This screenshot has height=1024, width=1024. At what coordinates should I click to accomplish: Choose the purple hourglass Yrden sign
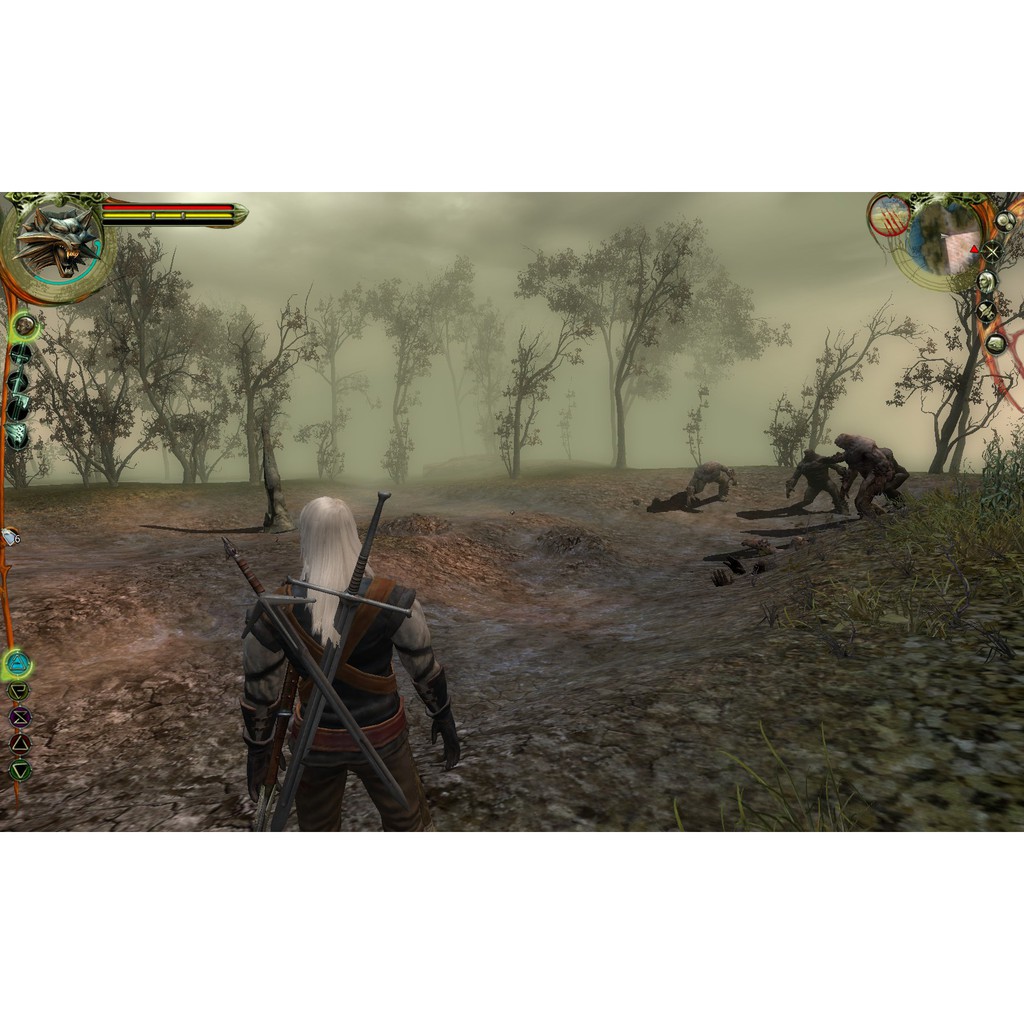click(x=19, y=716)
